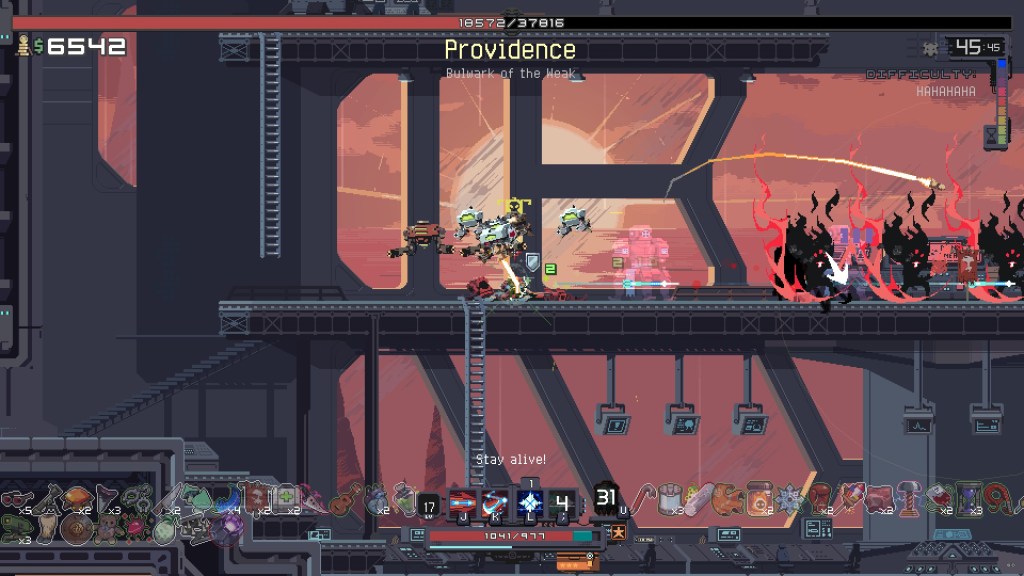
Task: Click the orange star buff icon
Action: [x=619, y=533]
